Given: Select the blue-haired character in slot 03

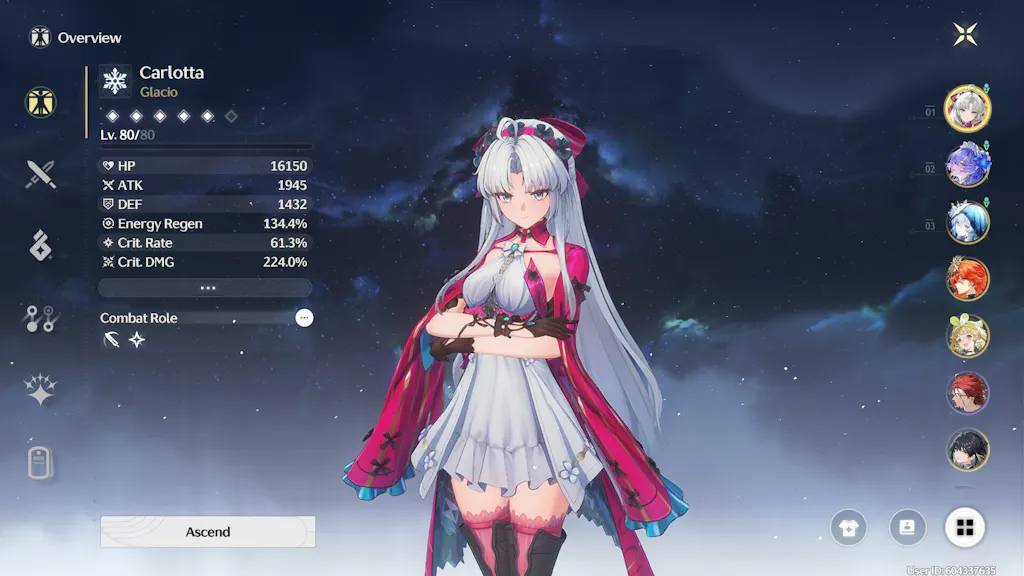Looking at the screenshot, I should click(967, 222).
